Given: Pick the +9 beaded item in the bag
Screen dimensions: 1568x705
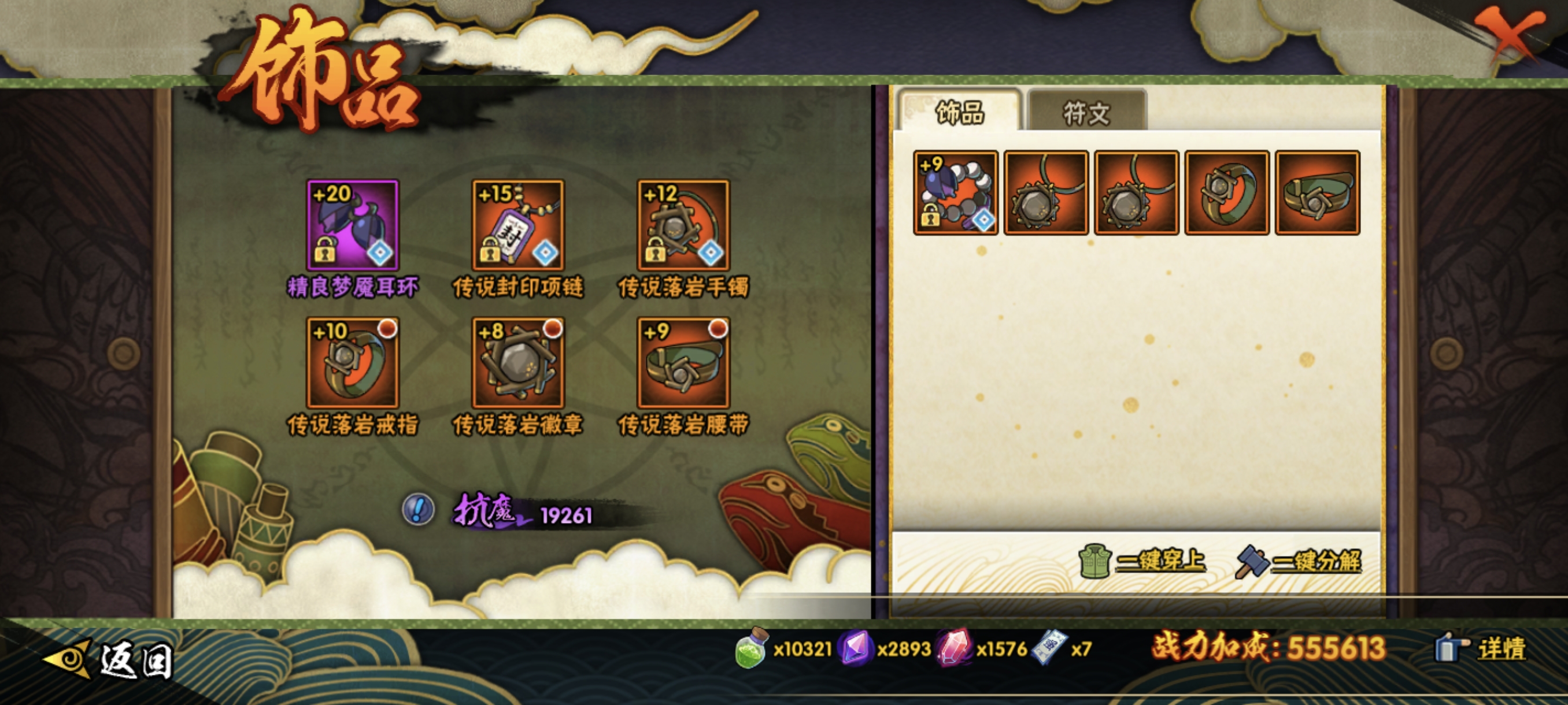Looking at the screenshot, I should tap(956, 193).
